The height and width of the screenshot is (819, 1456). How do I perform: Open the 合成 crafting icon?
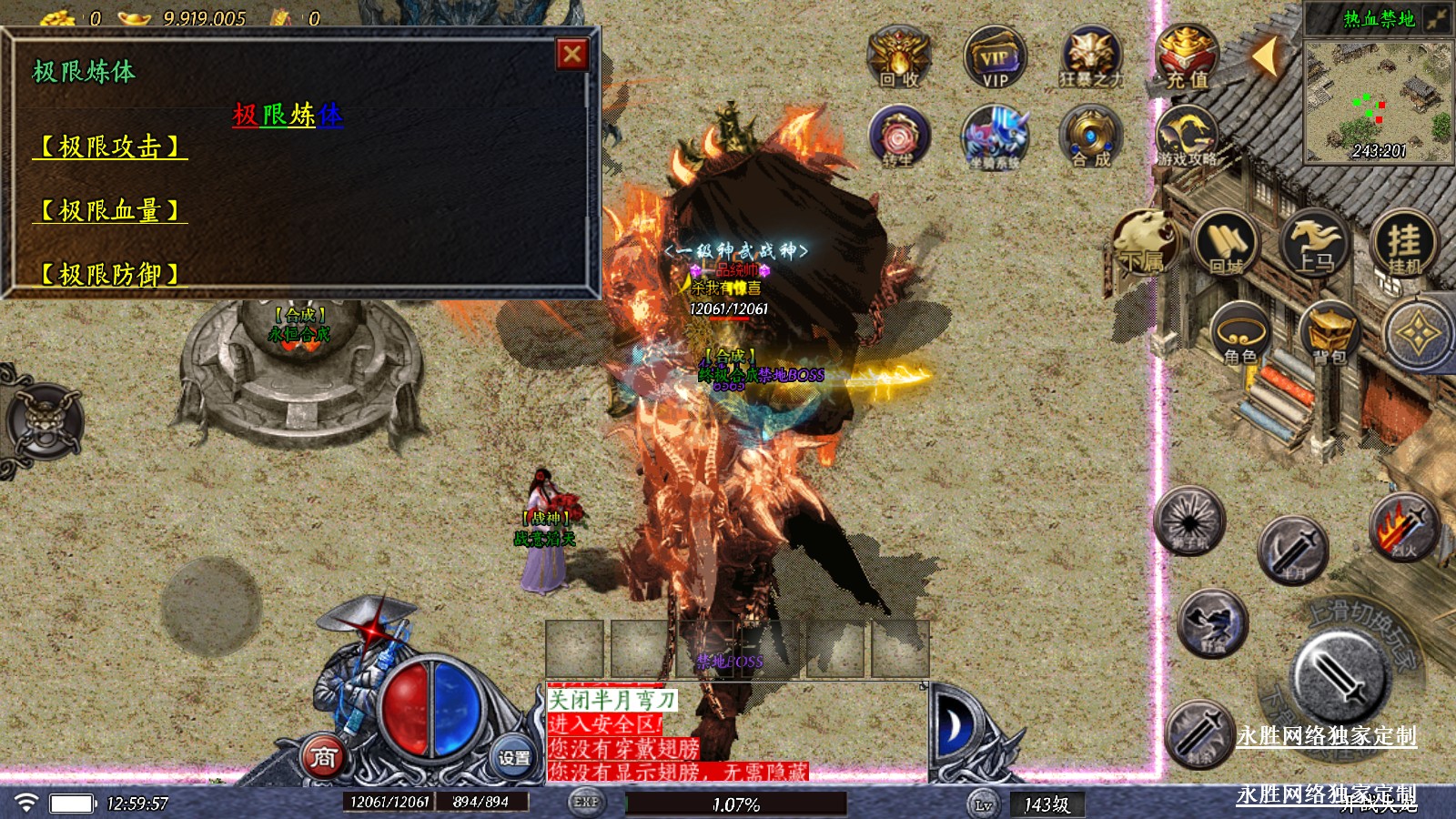coord(1090,136)
